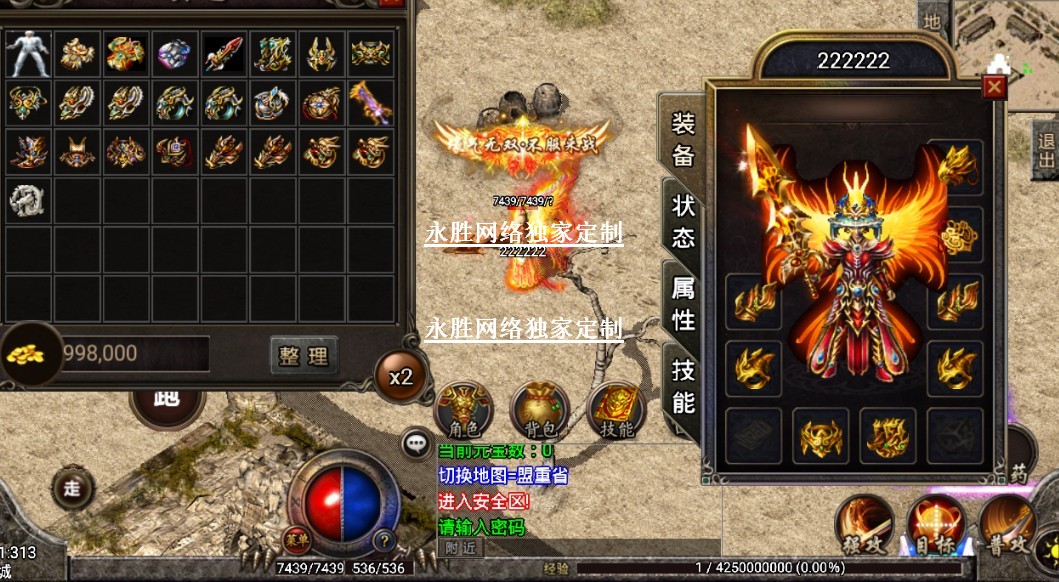The width and height of the screenshot is (1059, 582).
Task: Close the character equipment panel
Action: 994,87
